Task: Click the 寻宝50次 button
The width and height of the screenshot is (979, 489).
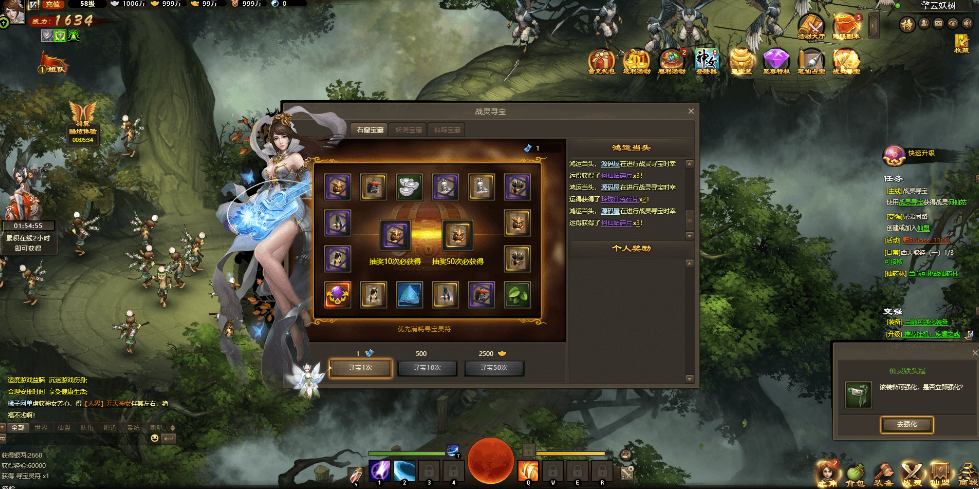Action: click(494, 369)
